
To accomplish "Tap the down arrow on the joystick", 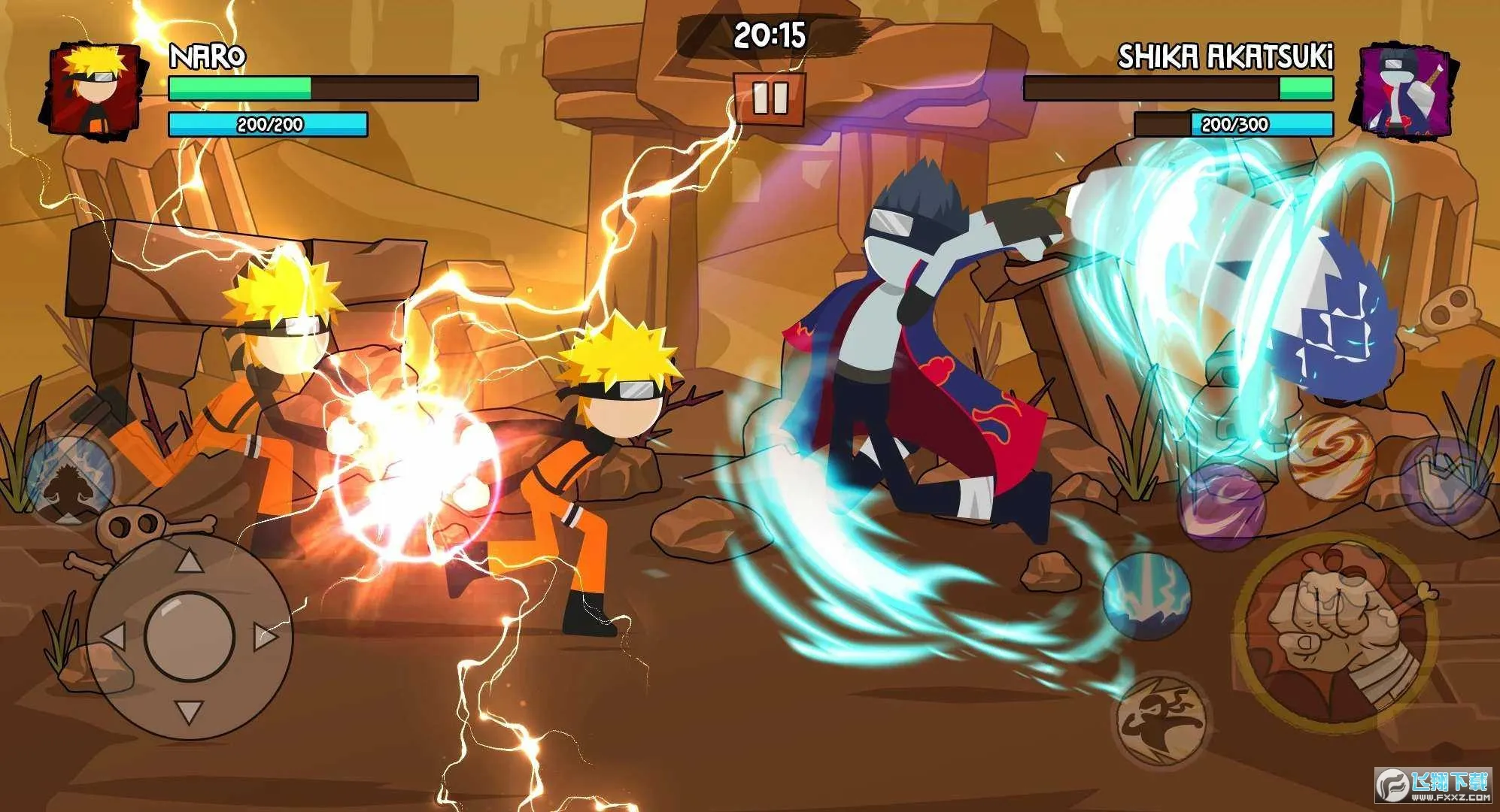I will [190, 710].
